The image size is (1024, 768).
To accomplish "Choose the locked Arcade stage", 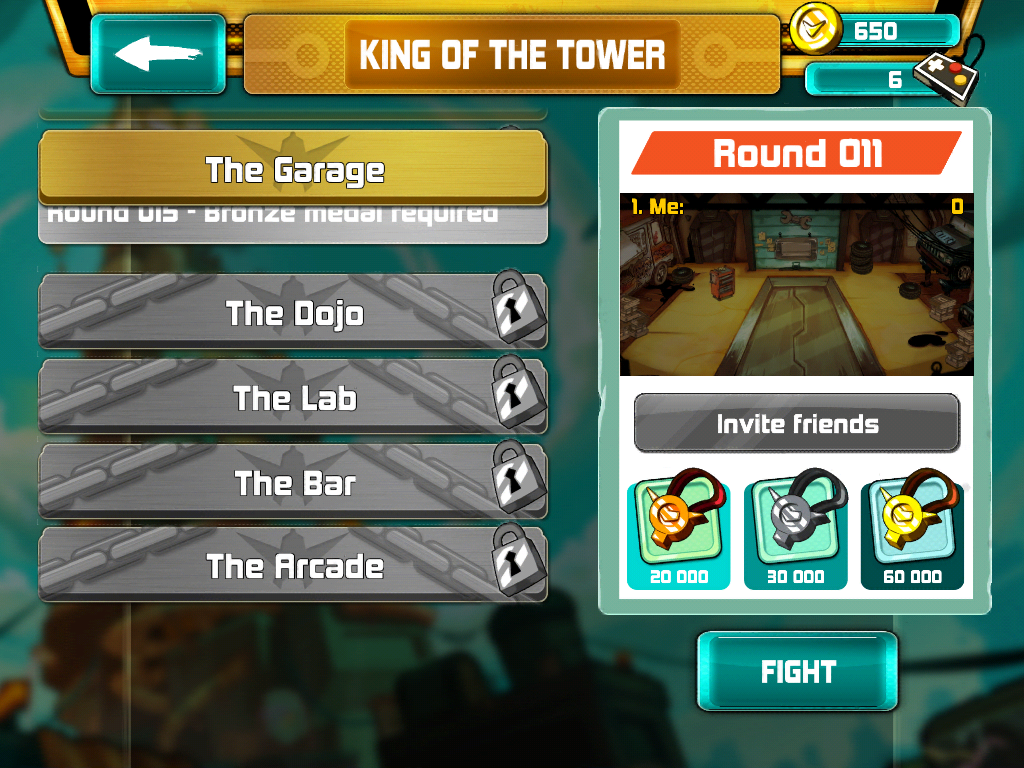I will coord(293,567).
